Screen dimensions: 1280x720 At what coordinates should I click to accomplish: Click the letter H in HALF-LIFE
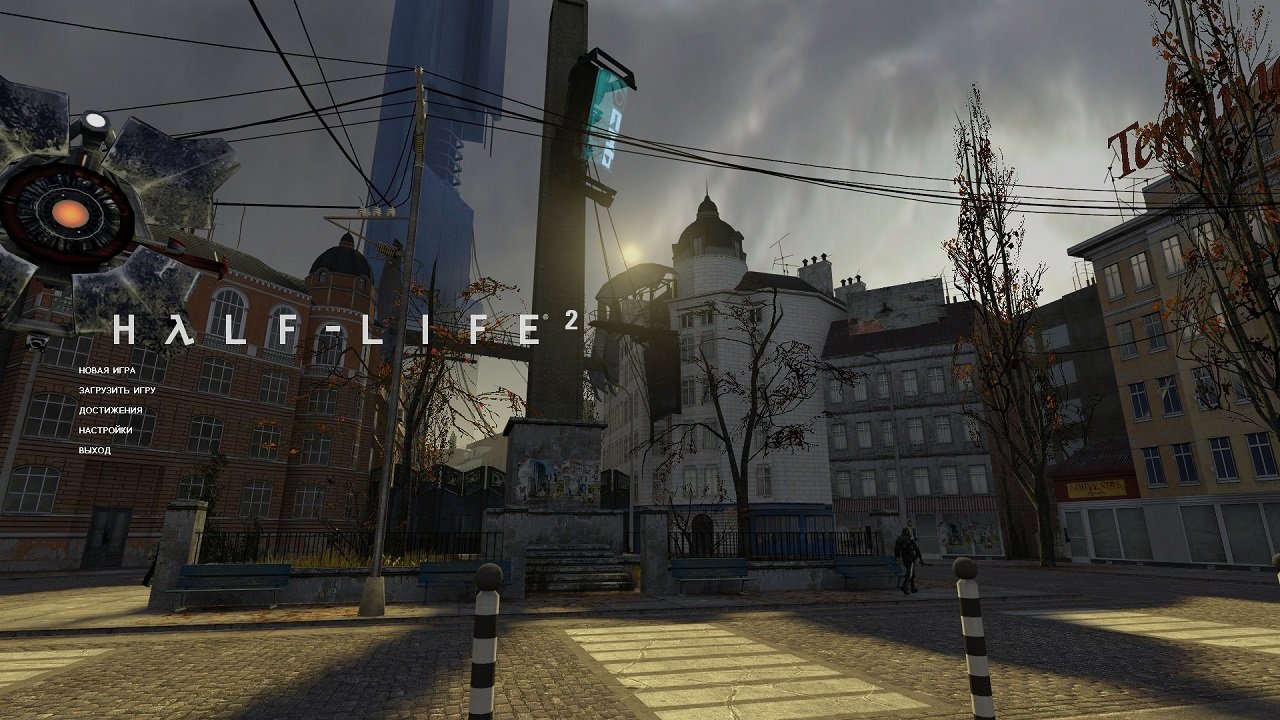click(123, 326)
